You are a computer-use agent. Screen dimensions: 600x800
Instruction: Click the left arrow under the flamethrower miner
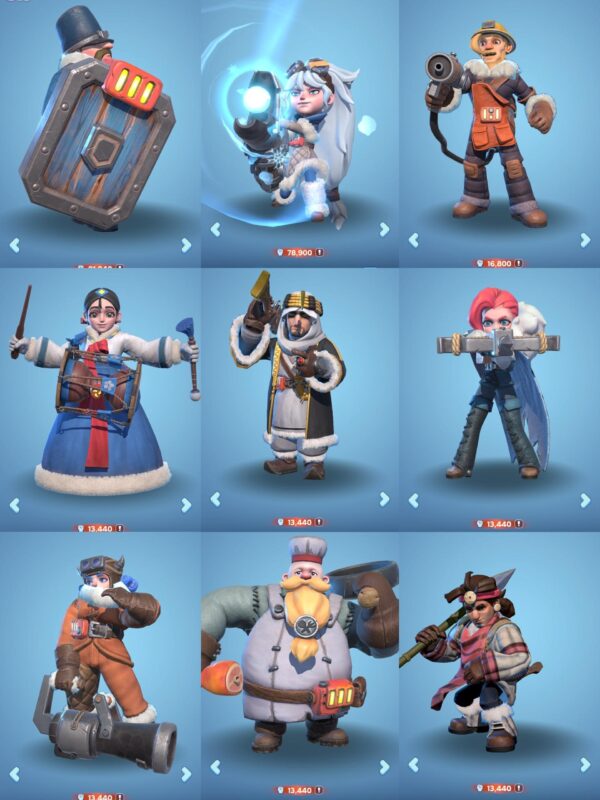[413, 240]
